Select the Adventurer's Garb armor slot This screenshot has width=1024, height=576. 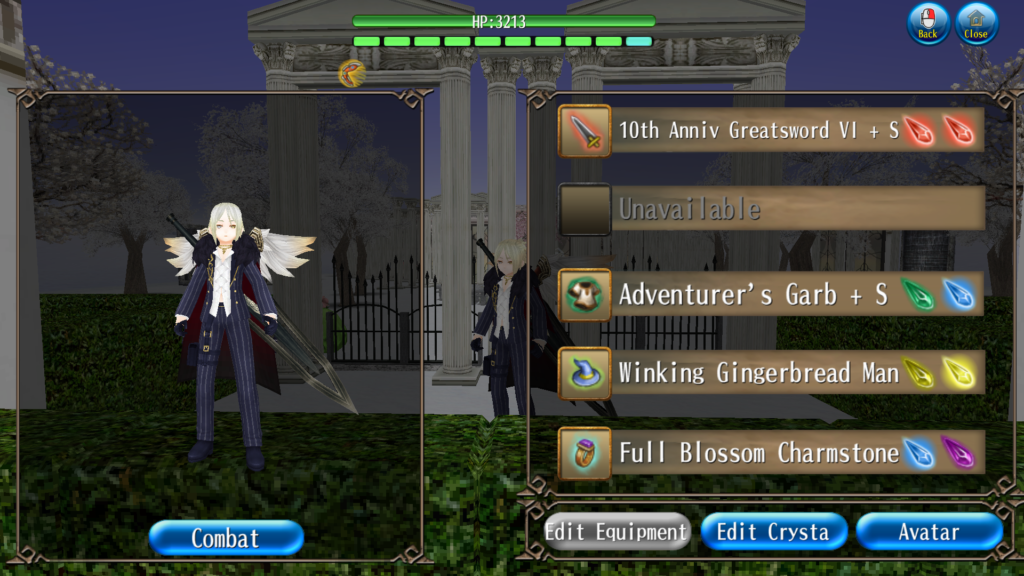(770, 294)
